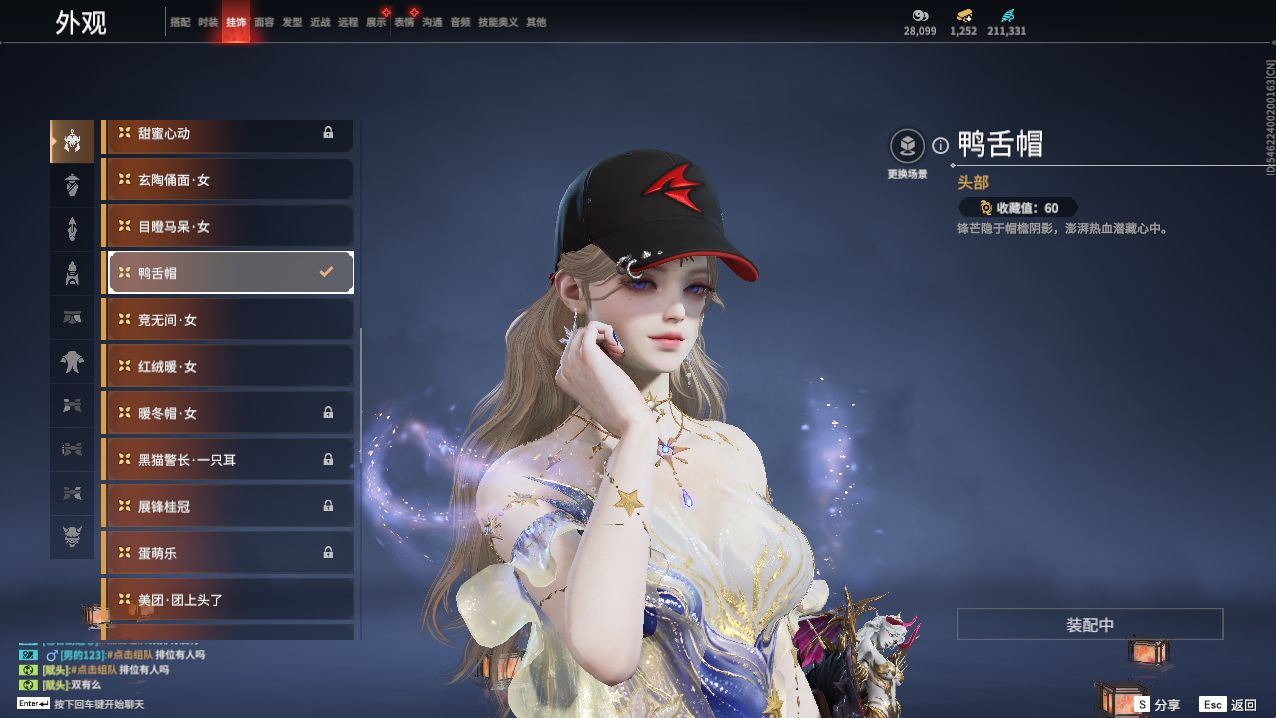The width and height of the screenshot is (1276, 718).
Task: Open the 搭配 tab
Action: [180, 22]
